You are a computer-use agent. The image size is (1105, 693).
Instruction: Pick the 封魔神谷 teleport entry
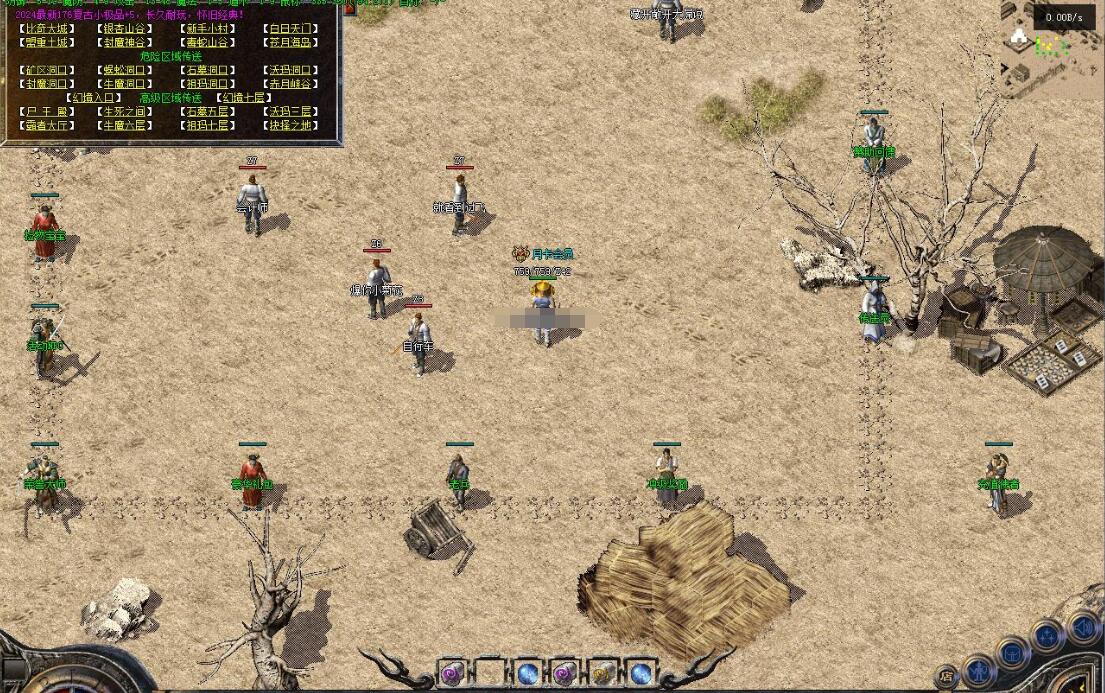(x=127, y=43)
